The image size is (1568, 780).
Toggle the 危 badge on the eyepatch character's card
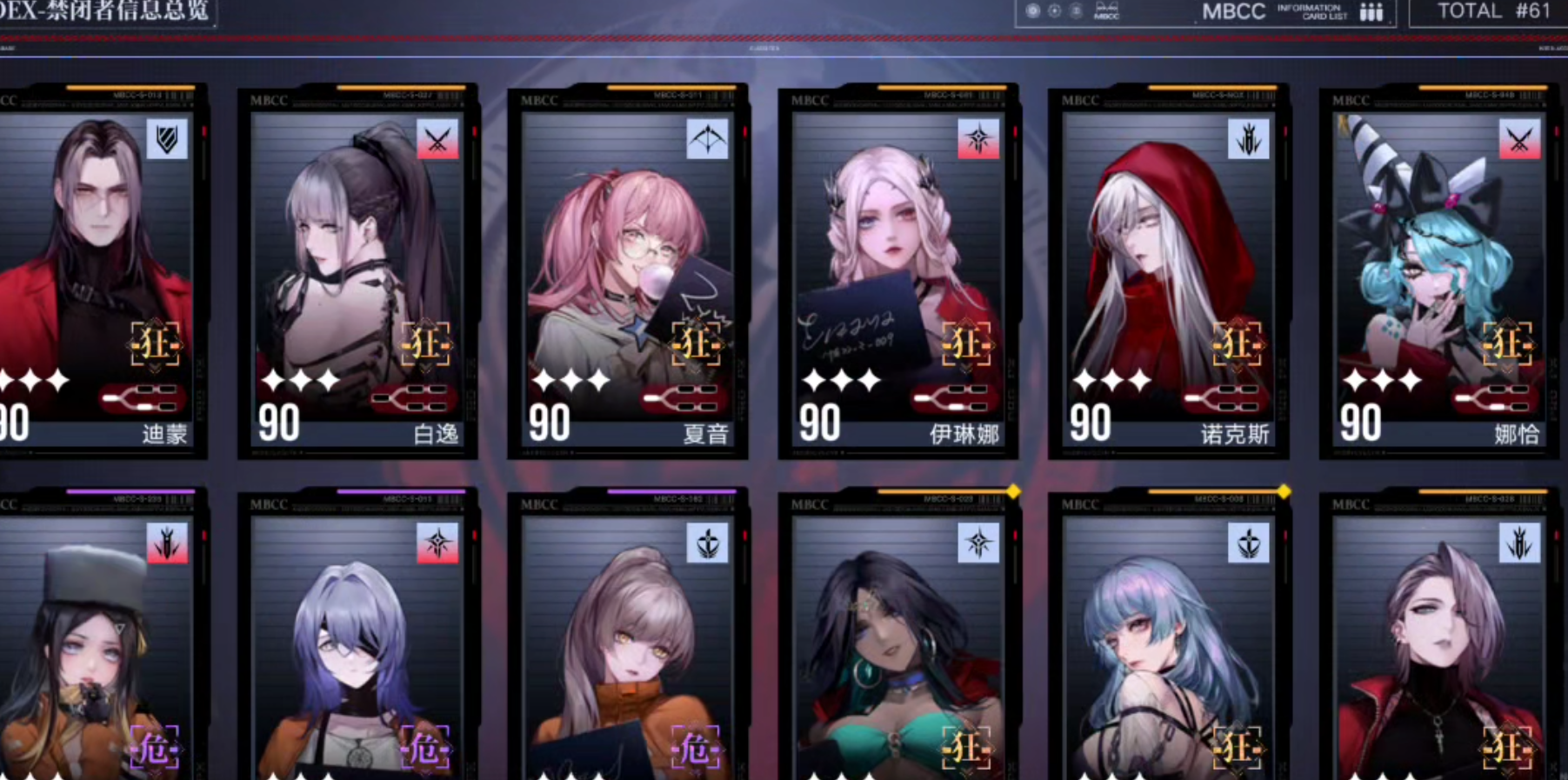pyautogui.click(x=425, y=748)
